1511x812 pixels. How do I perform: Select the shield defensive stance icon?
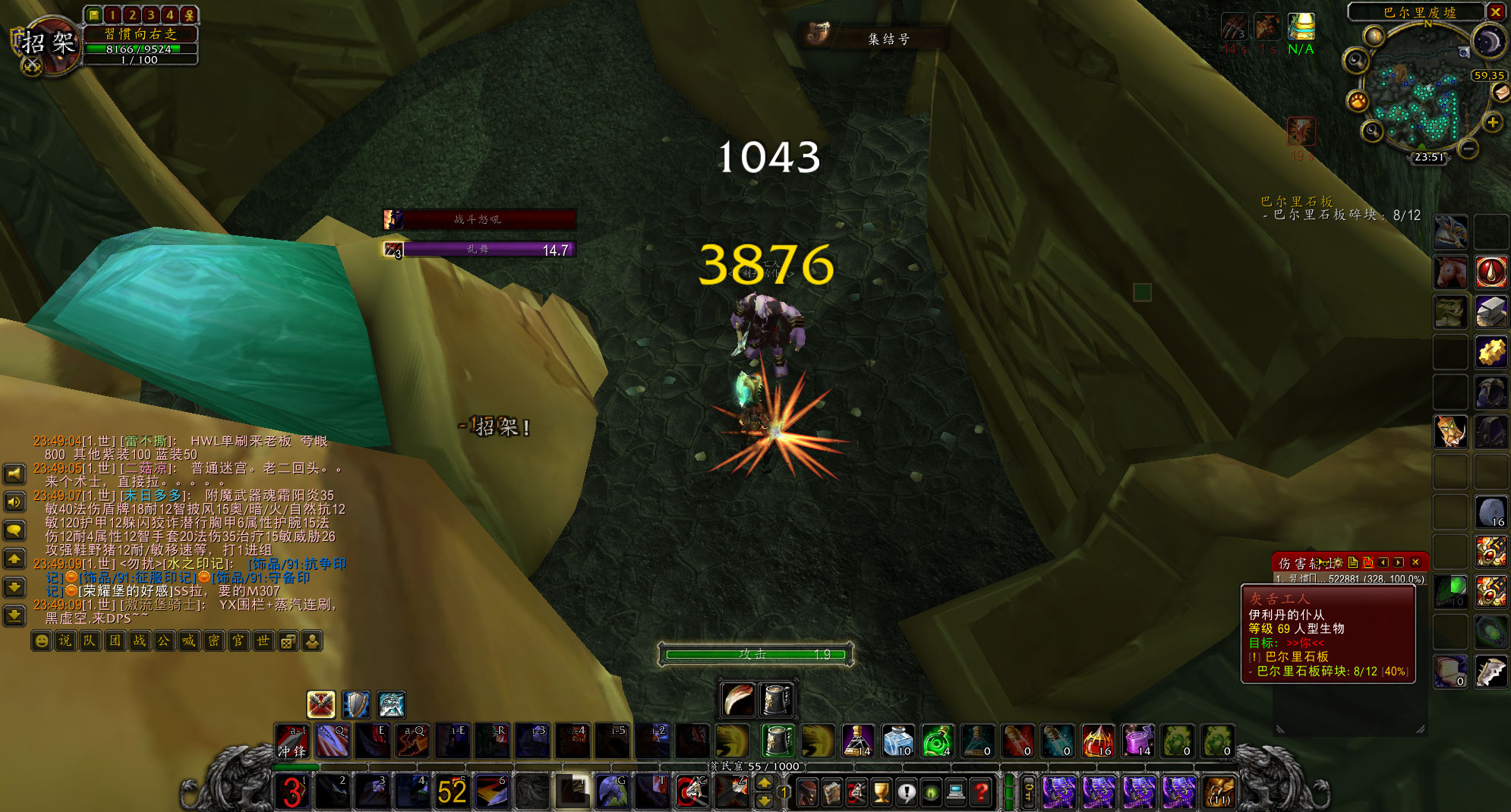(356, 705)
